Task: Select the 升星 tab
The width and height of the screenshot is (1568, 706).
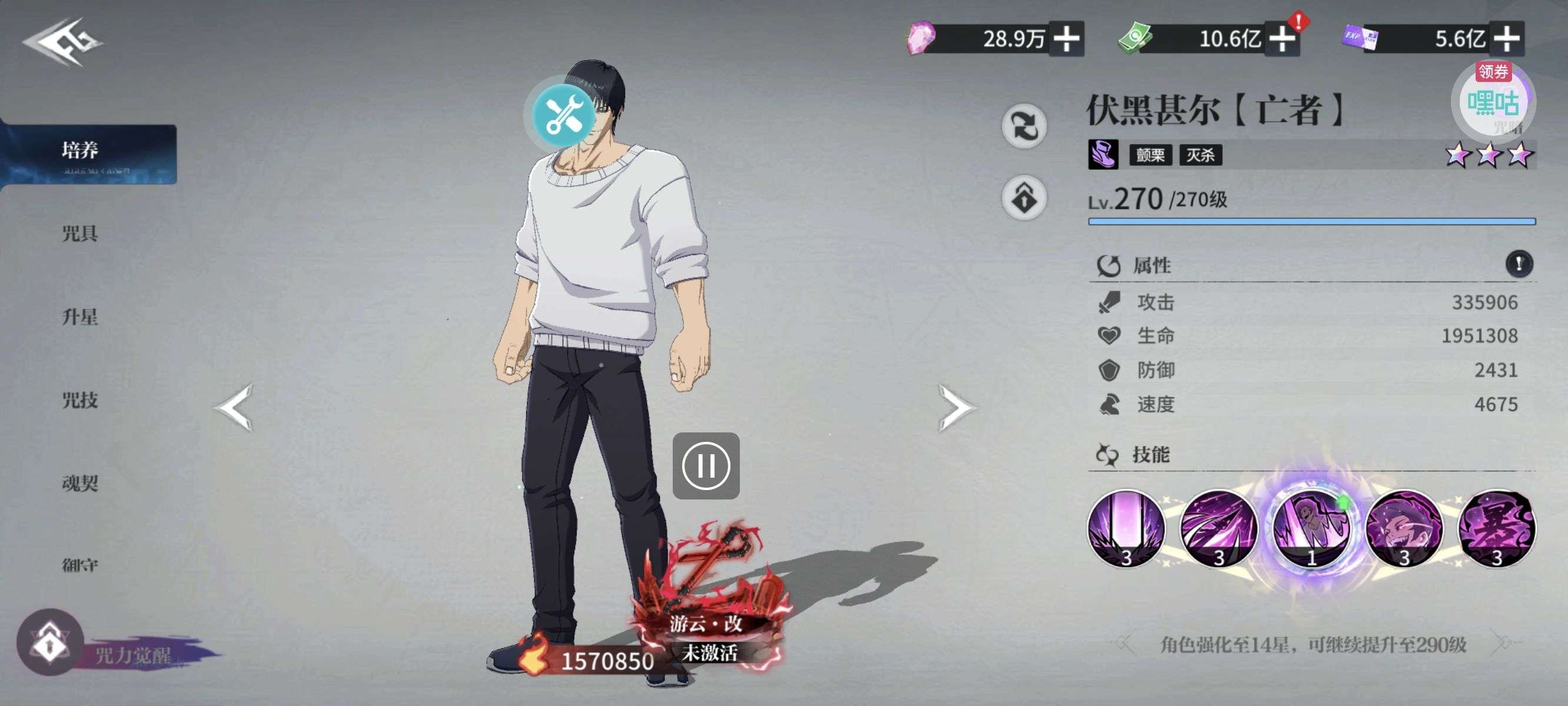Action: tap(81, 317)
